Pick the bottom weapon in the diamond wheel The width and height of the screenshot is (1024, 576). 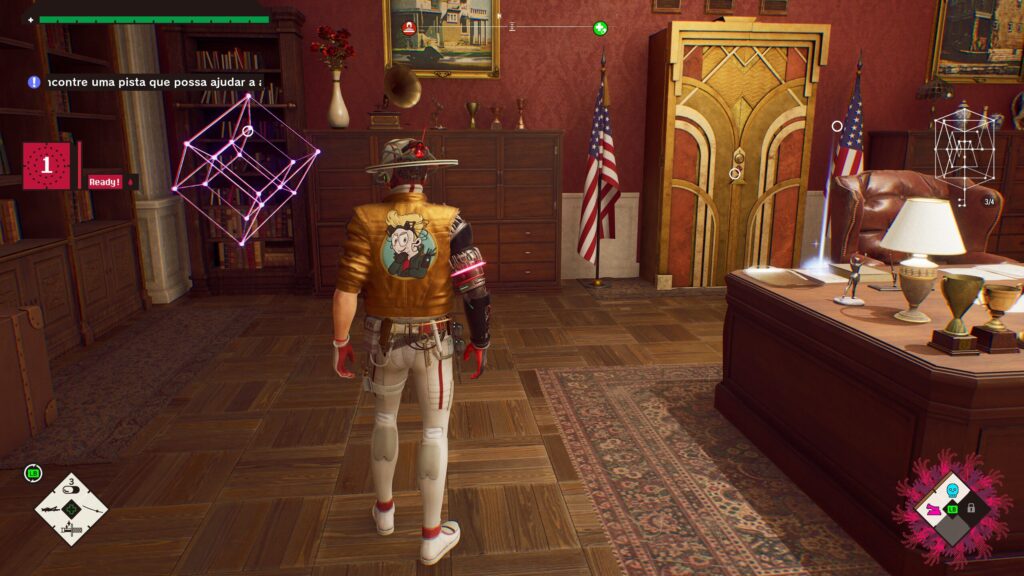pos(71,529)
